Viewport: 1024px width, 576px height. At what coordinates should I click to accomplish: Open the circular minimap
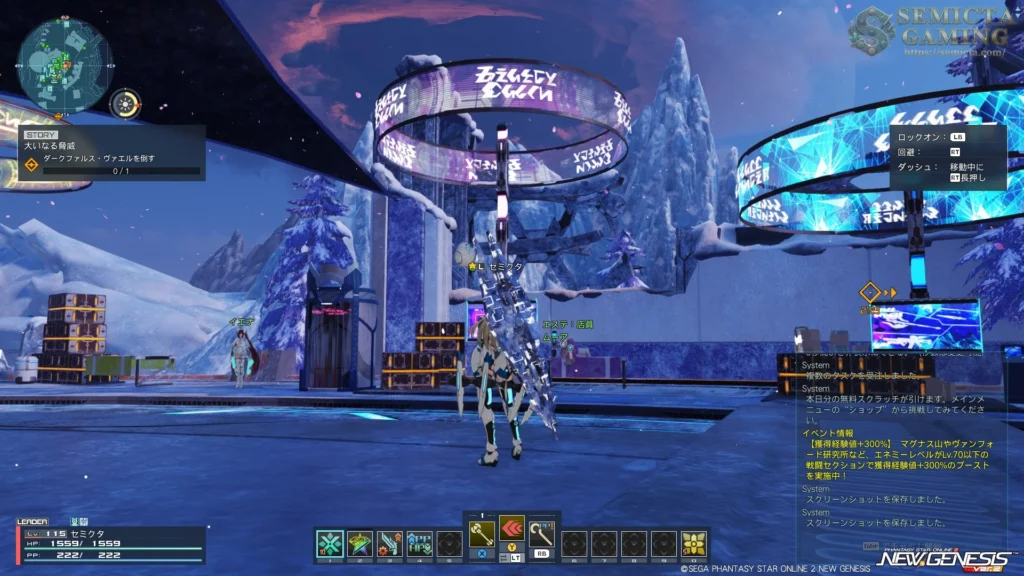click(x=64, y=64)
